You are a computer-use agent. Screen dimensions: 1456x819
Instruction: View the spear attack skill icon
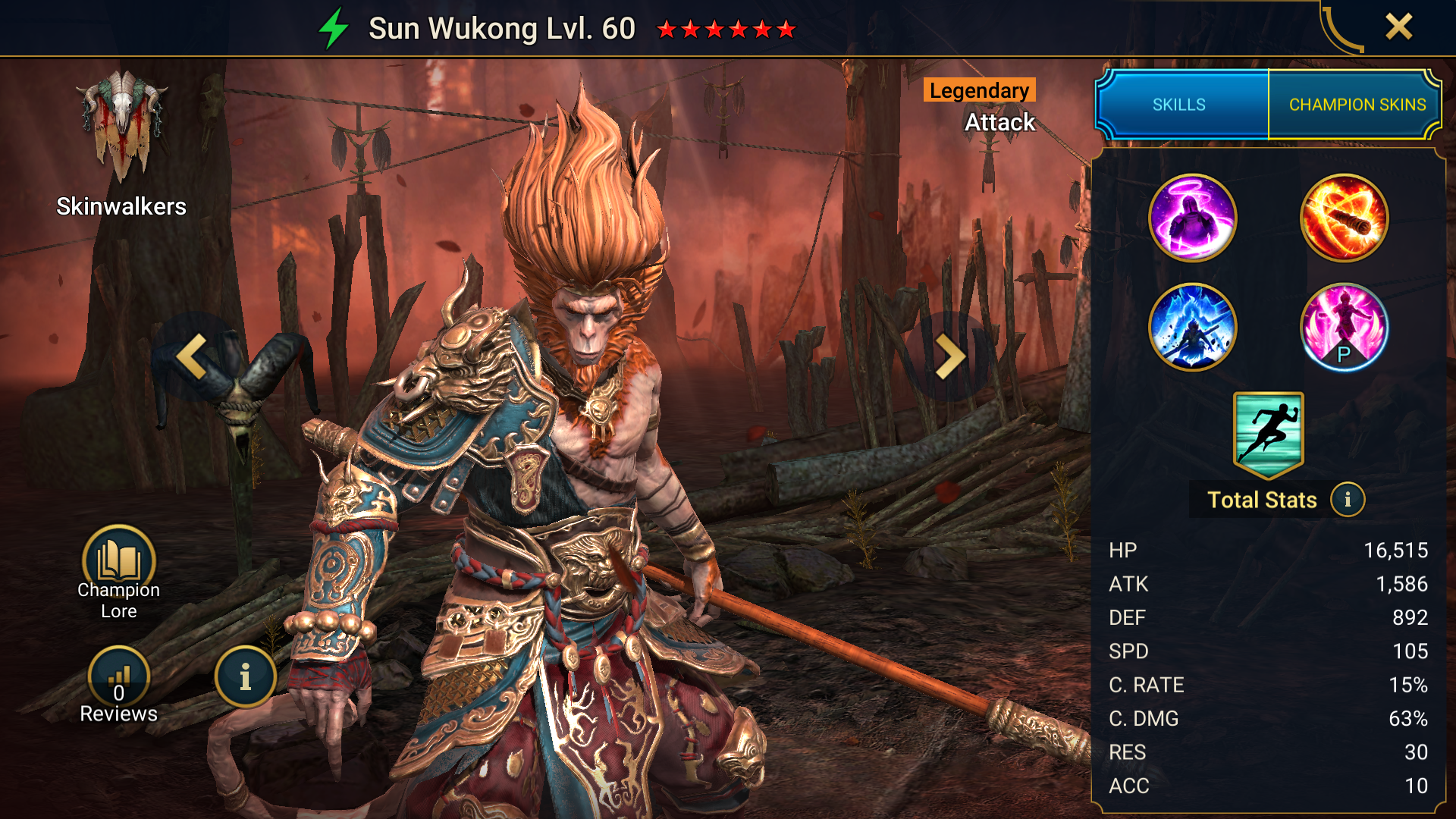1345,218
